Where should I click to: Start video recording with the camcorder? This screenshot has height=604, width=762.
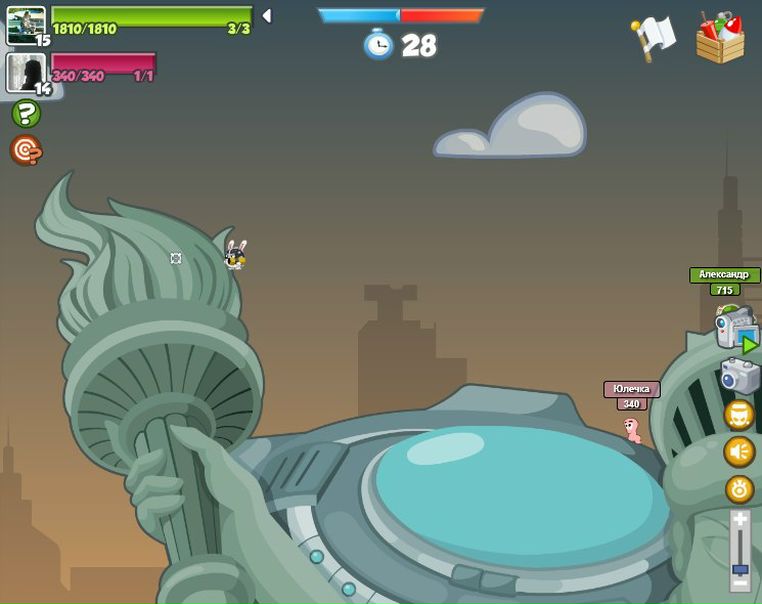[x=736, y=328]
